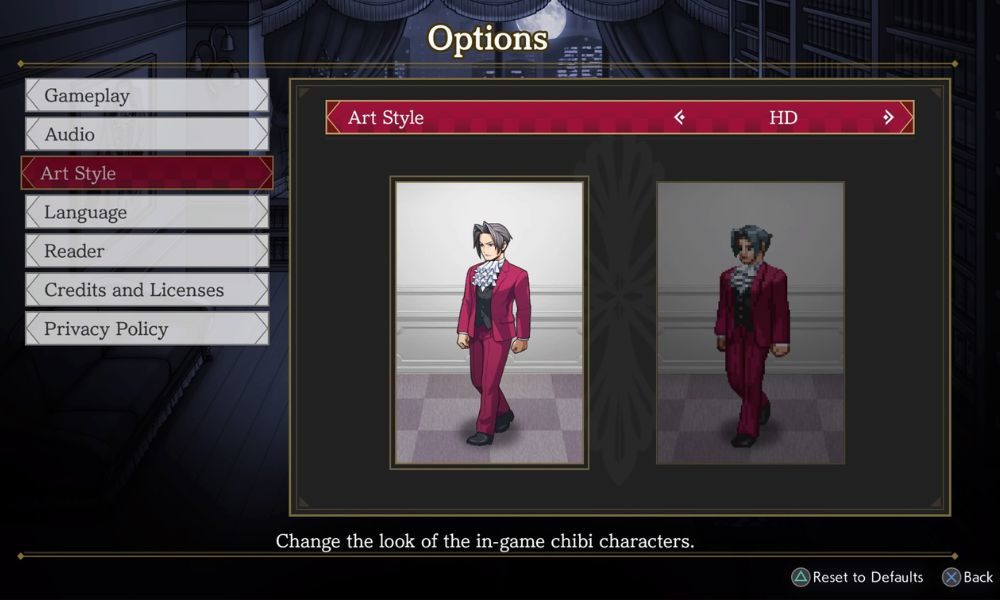Show Credits and Licenses
This screenshot has width=1000, height=600.
coord(146,290)
